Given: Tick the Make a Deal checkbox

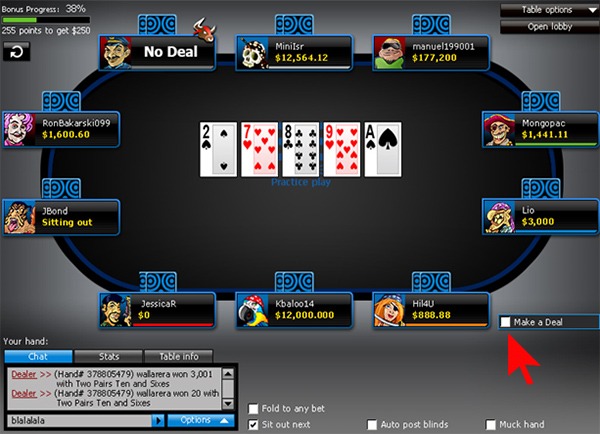Looking at the screenshot, I should [x=506, y=322].
